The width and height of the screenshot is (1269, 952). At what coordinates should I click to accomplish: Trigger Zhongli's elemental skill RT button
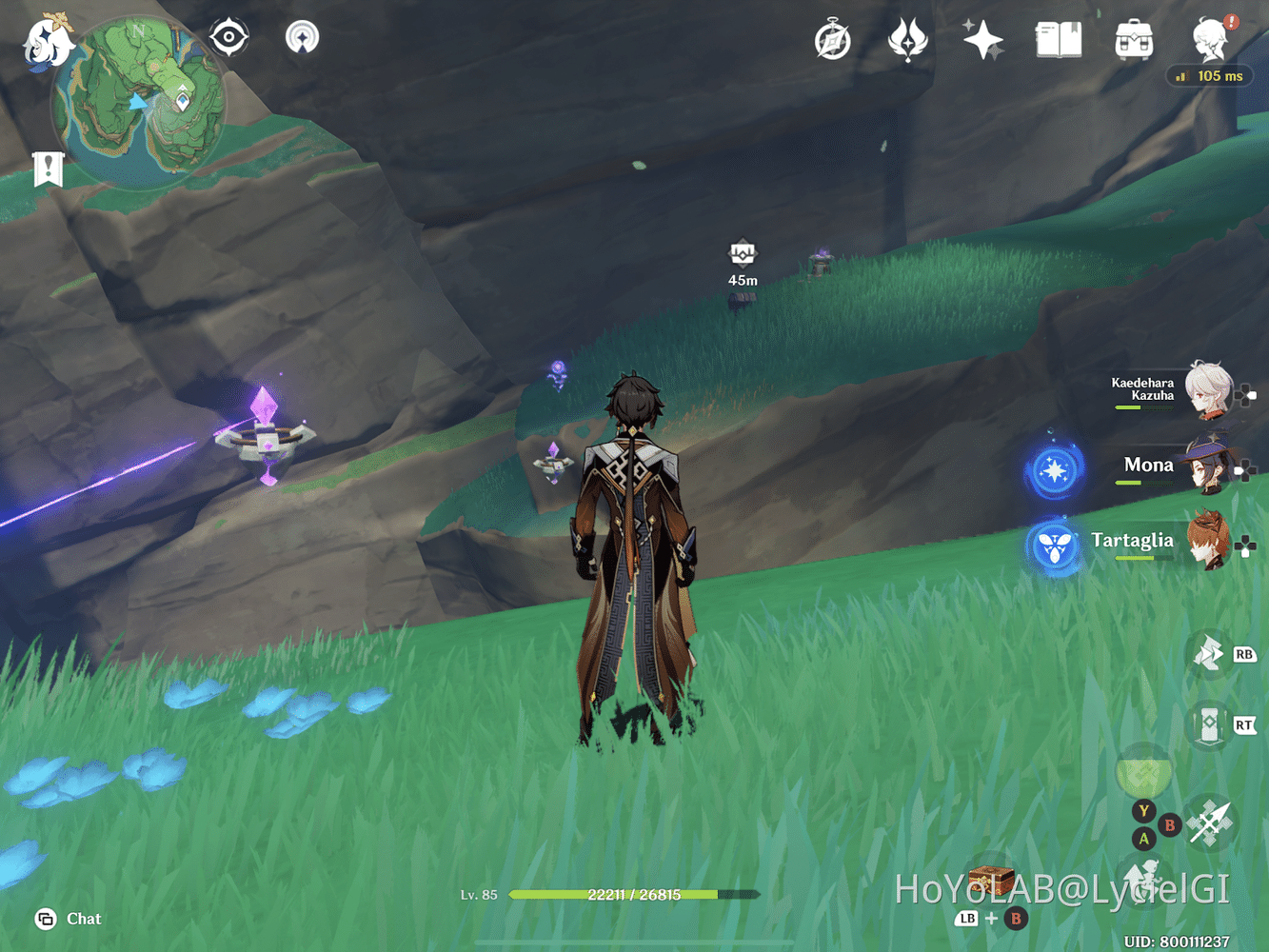pos(1209,725)
